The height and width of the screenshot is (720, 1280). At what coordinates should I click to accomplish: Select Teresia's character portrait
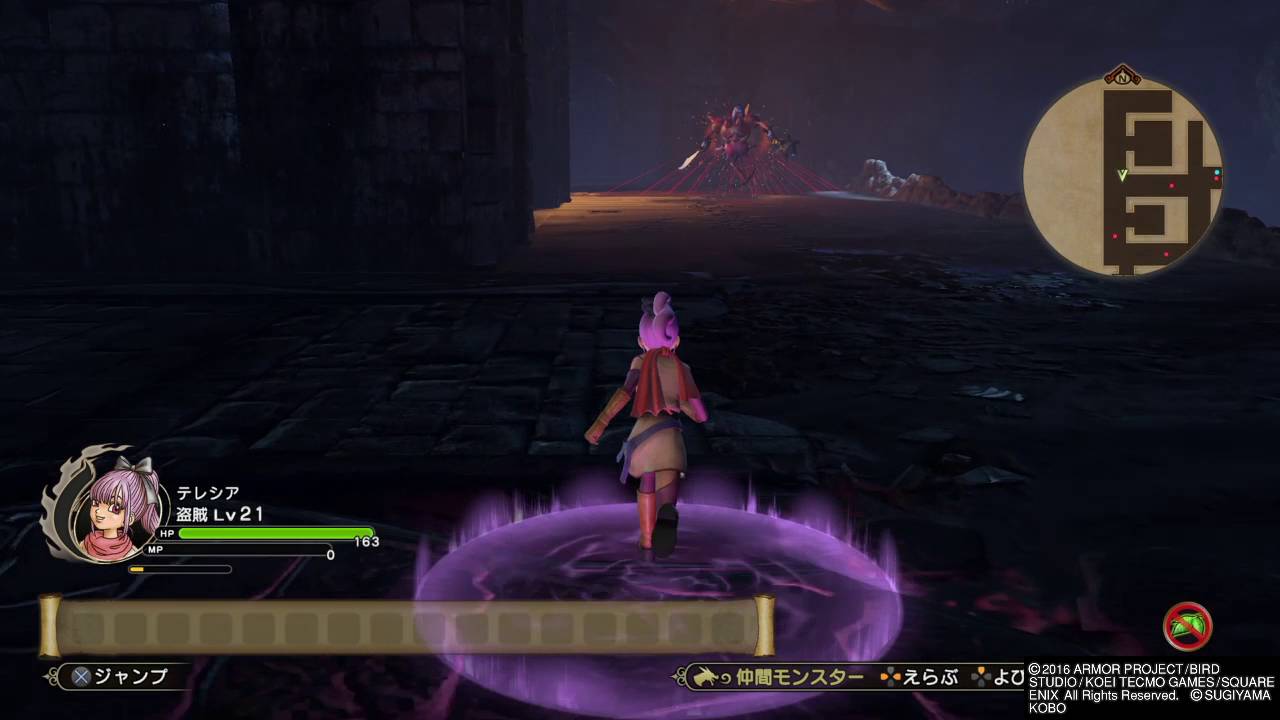(x=99, y=508)
